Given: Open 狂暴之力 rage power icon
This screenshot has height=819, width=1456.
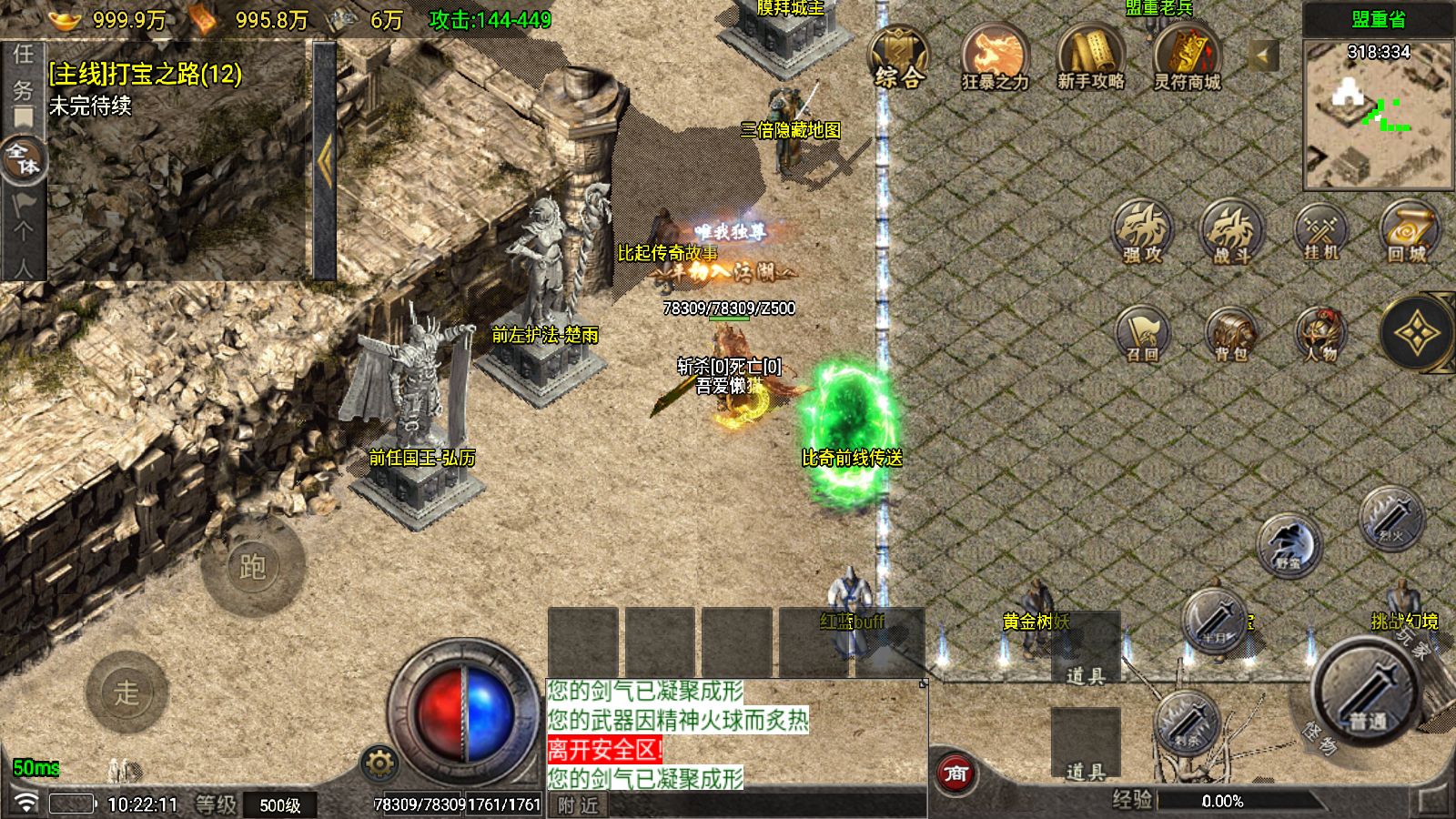Looking at the screenshot, I should [995, 56].
